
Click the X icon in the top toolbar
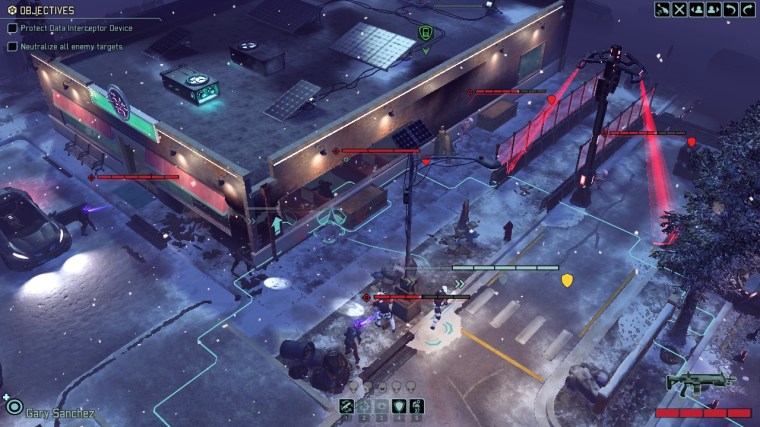(x=679, y=10)
